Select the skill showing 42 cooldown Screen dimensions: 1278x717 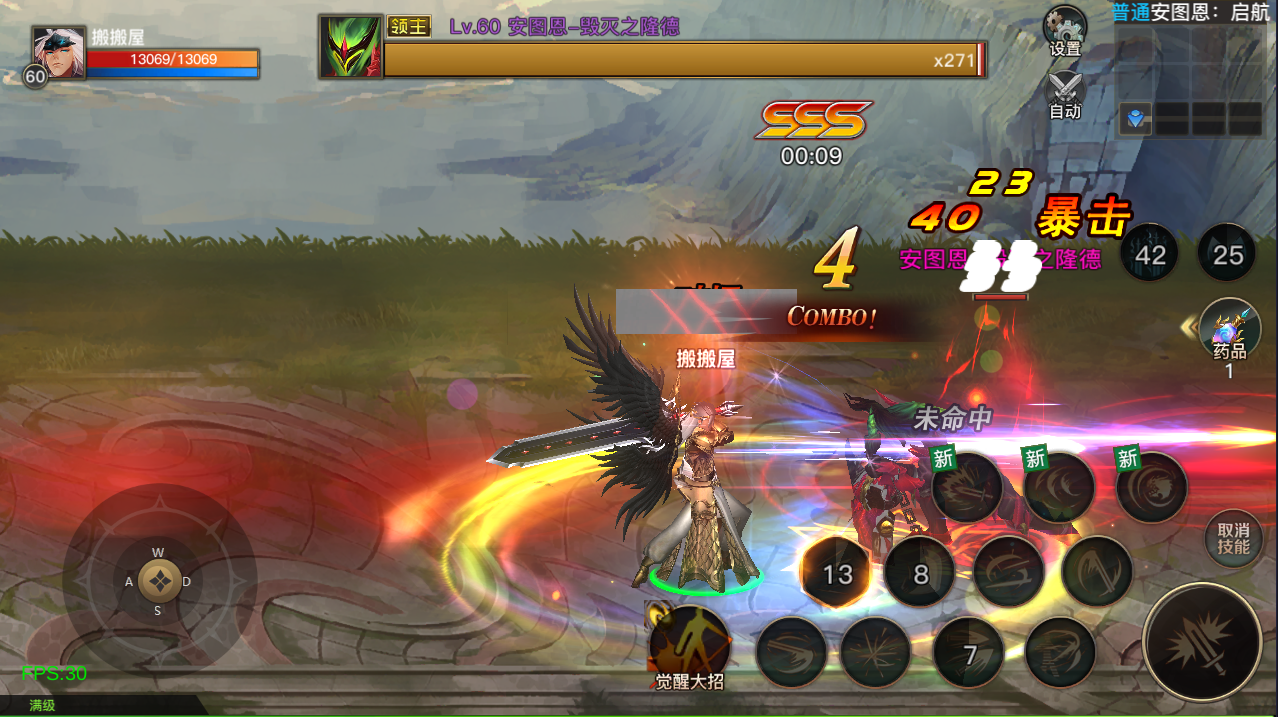(x=1150, y=255)
